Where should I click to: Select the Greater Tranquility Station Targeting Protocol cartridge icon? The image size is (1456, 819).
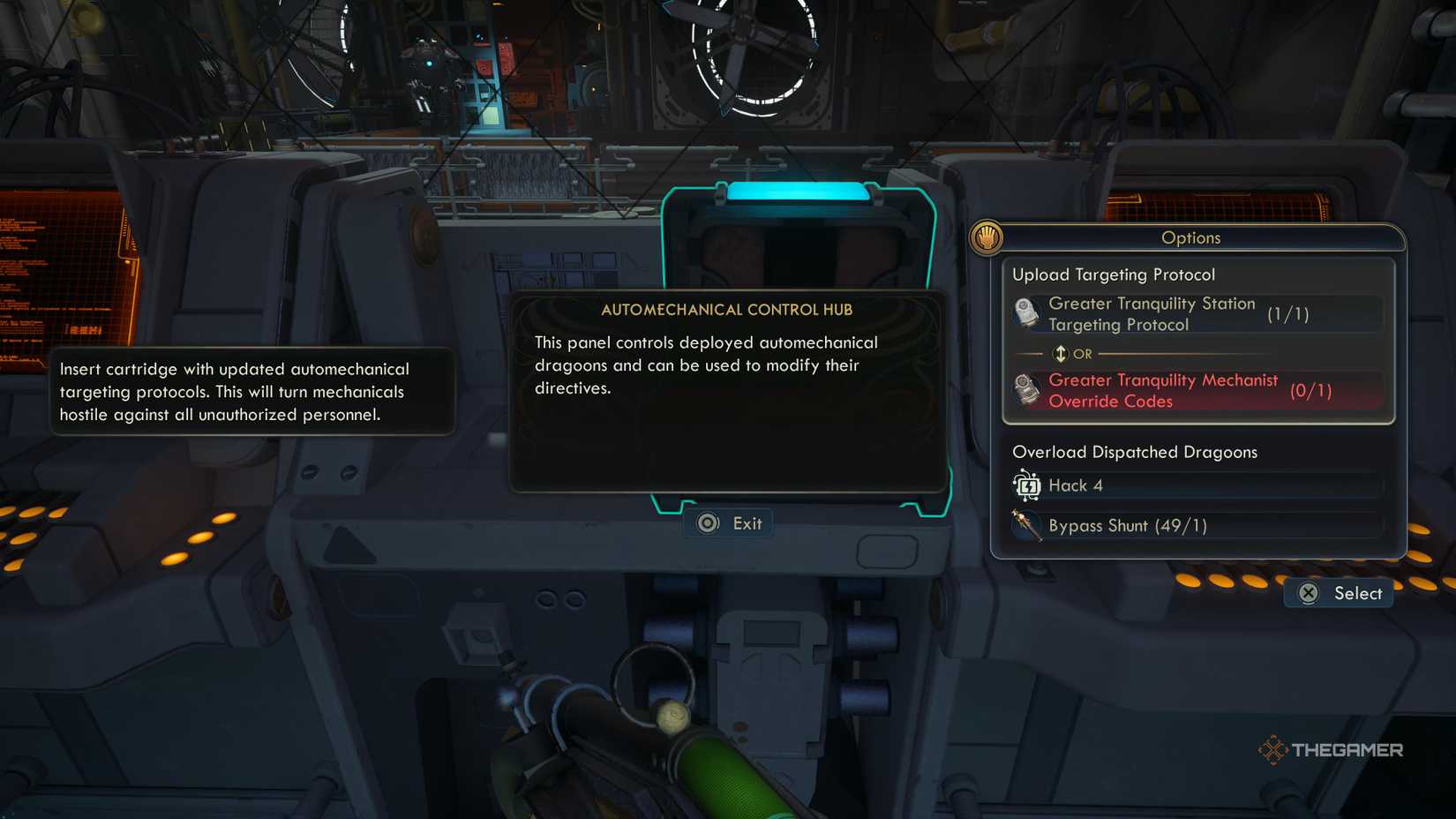click(x=1026, y=313)
